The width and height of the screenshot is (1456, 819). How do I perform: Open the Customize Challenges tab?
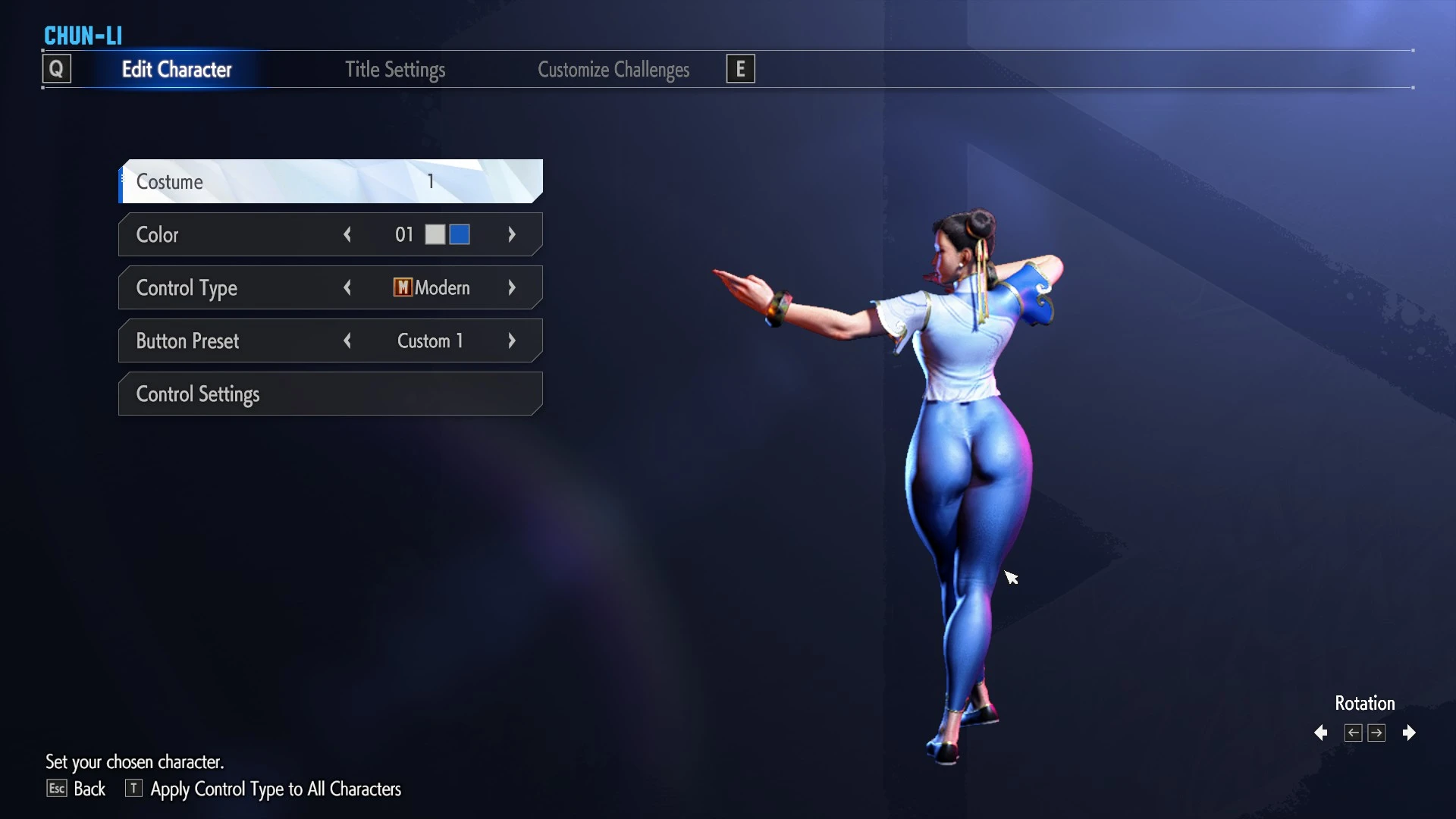pyautogui.click(x=613, y=69)
